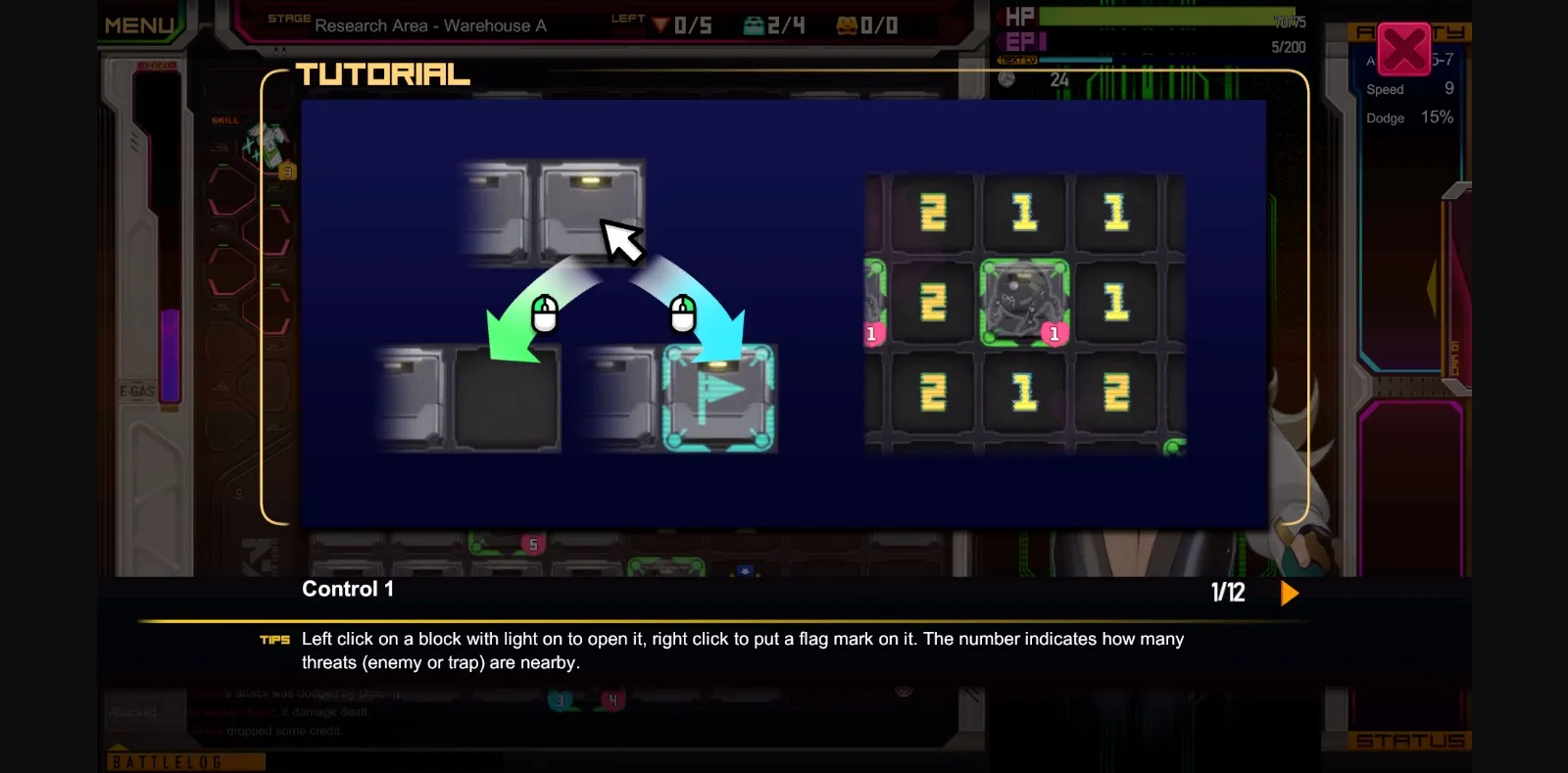1568x773 pixels.
Task: Close the tutorial with the pink X
Action: 1404,49
